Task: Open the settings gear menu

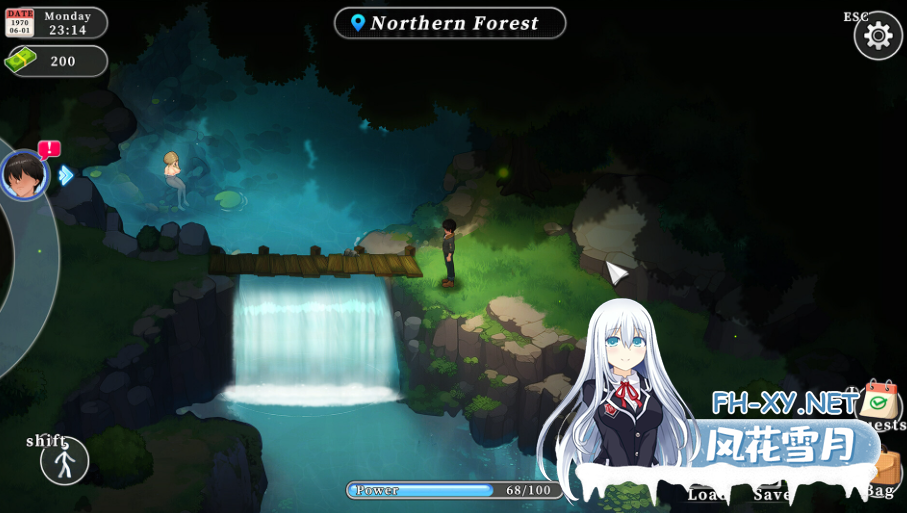Action: pos(878,36)
